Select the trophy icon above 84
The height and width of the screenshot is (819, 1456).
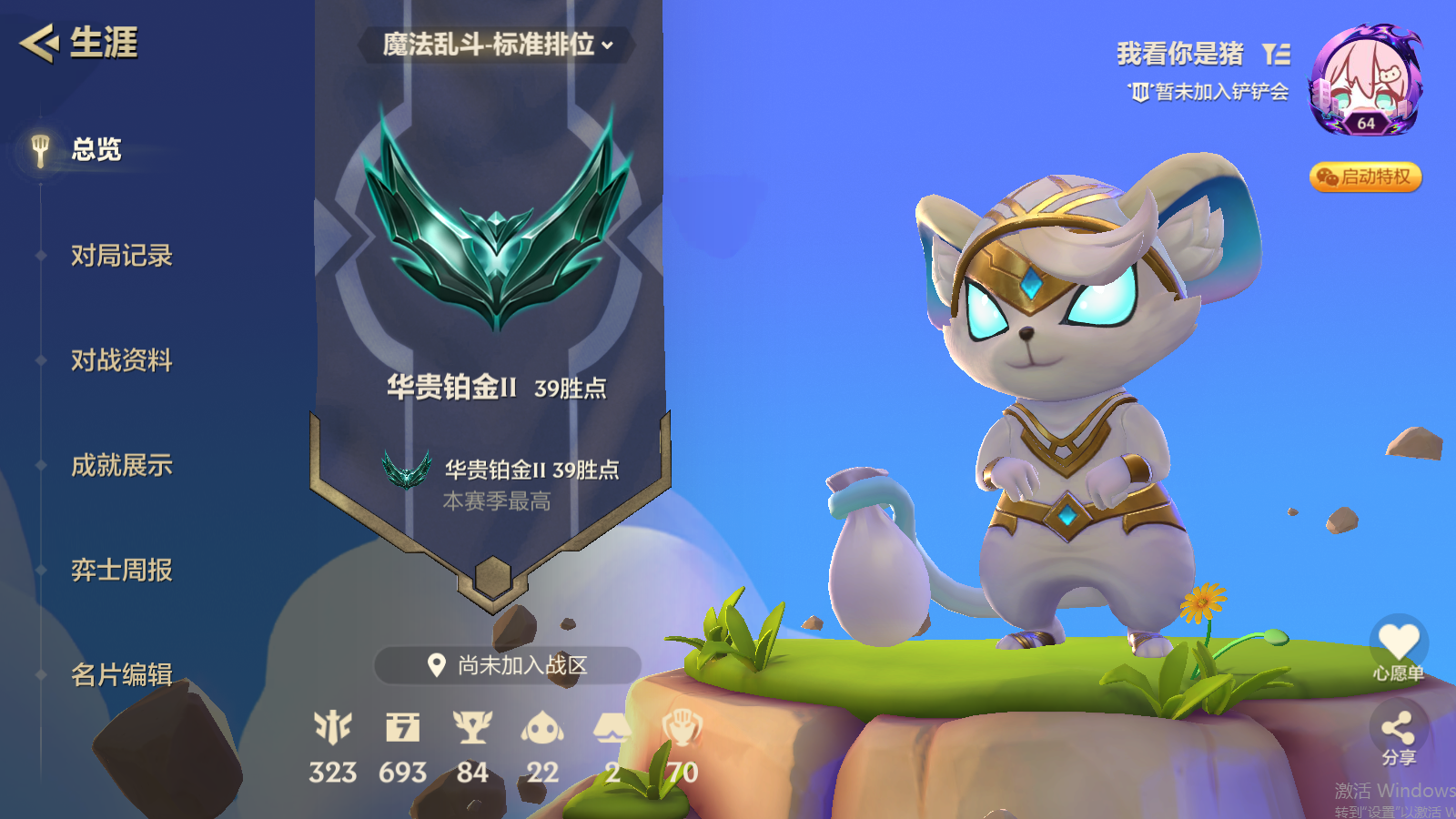tap(473, 728)
